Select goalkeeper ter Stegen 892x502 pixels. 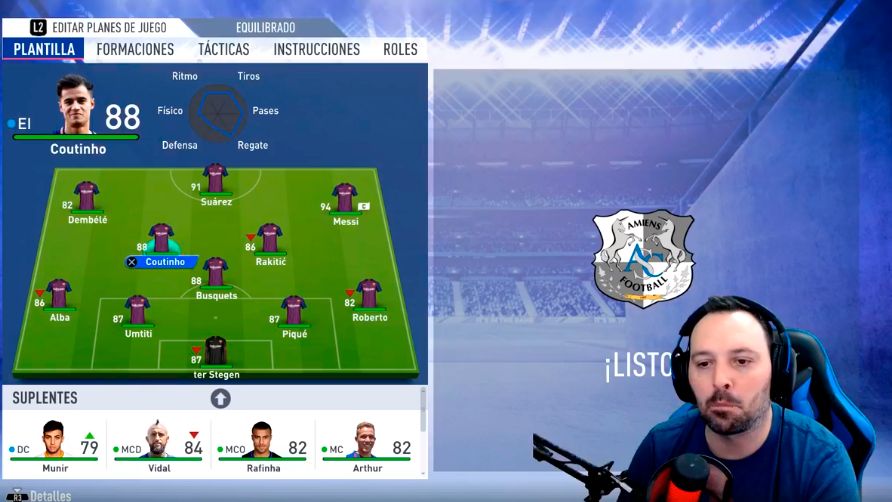click(216, 352)
